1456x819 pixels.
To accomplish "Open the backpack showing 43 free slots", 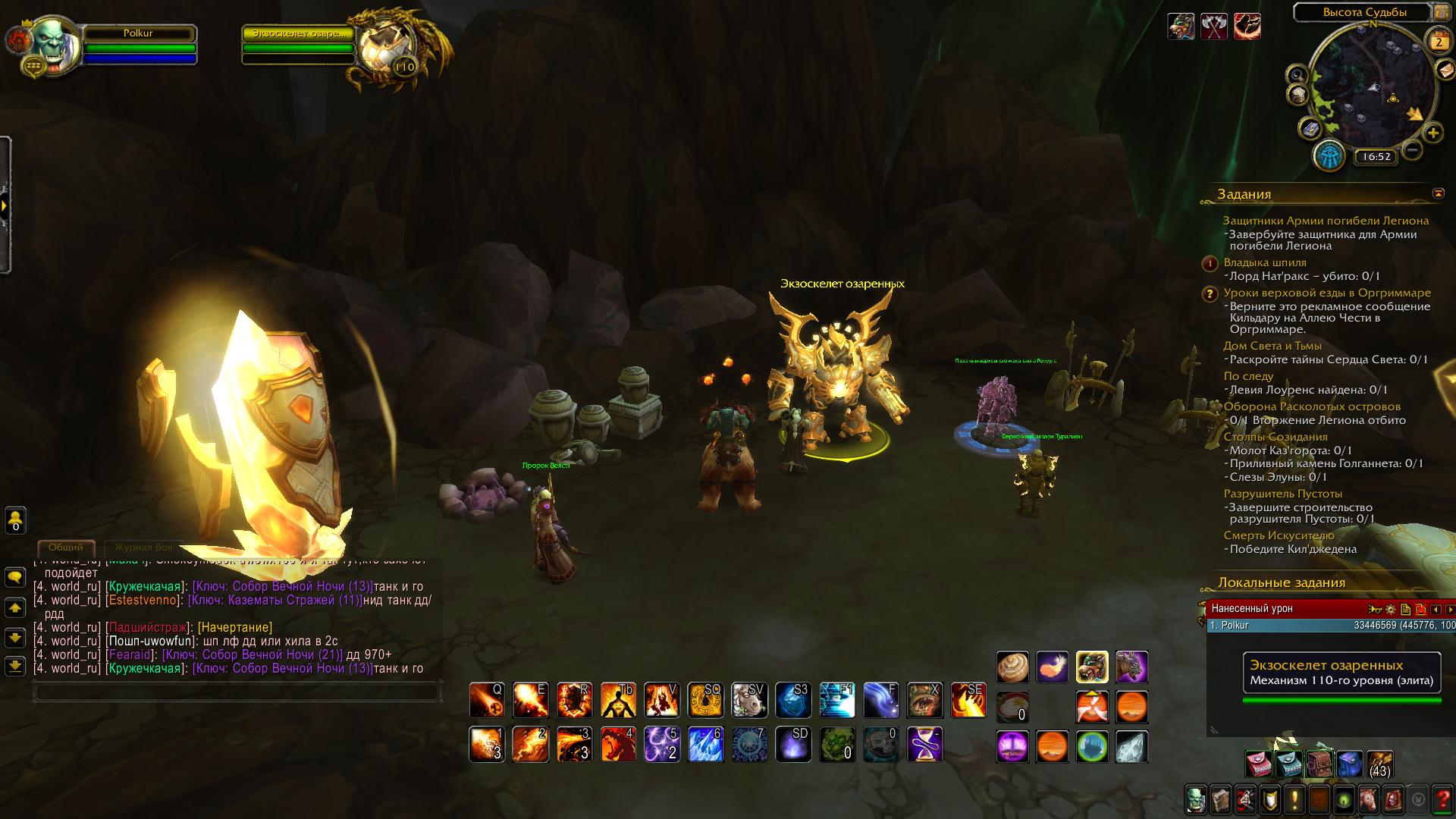I will point(1379,764).
